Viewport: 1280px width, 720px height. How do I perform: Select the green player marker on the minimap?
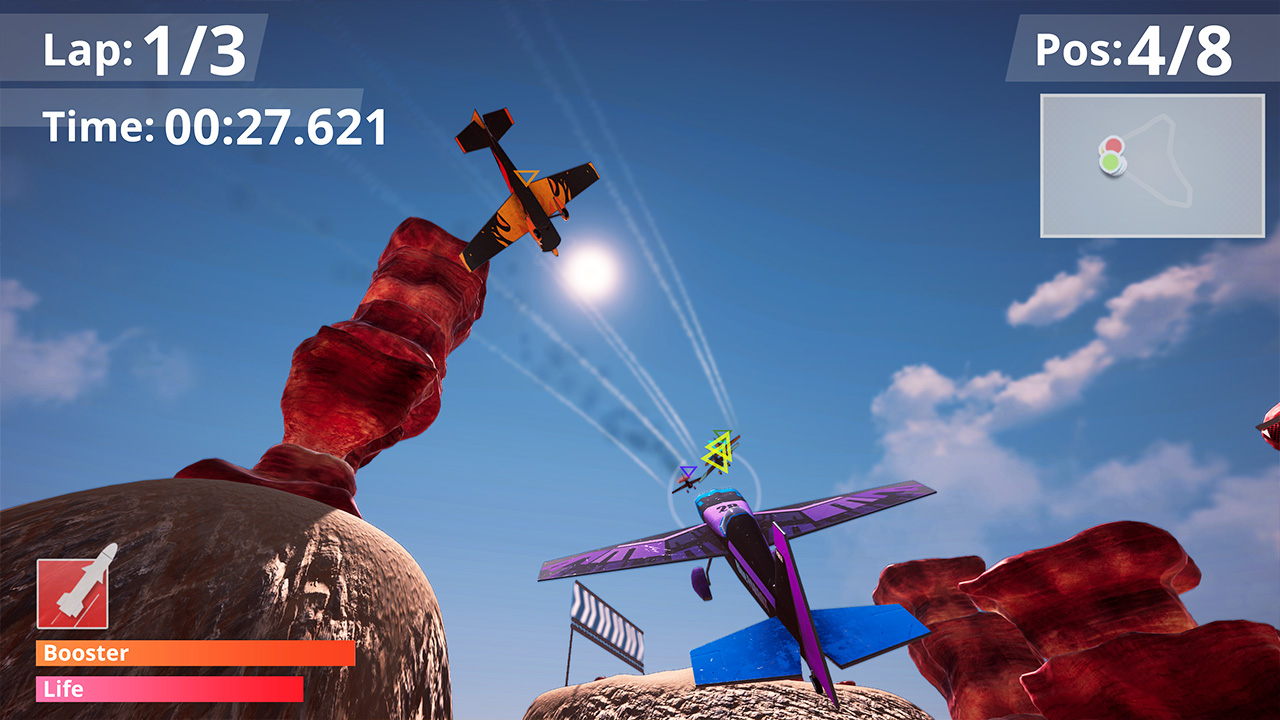click(x=1112, y=161)
